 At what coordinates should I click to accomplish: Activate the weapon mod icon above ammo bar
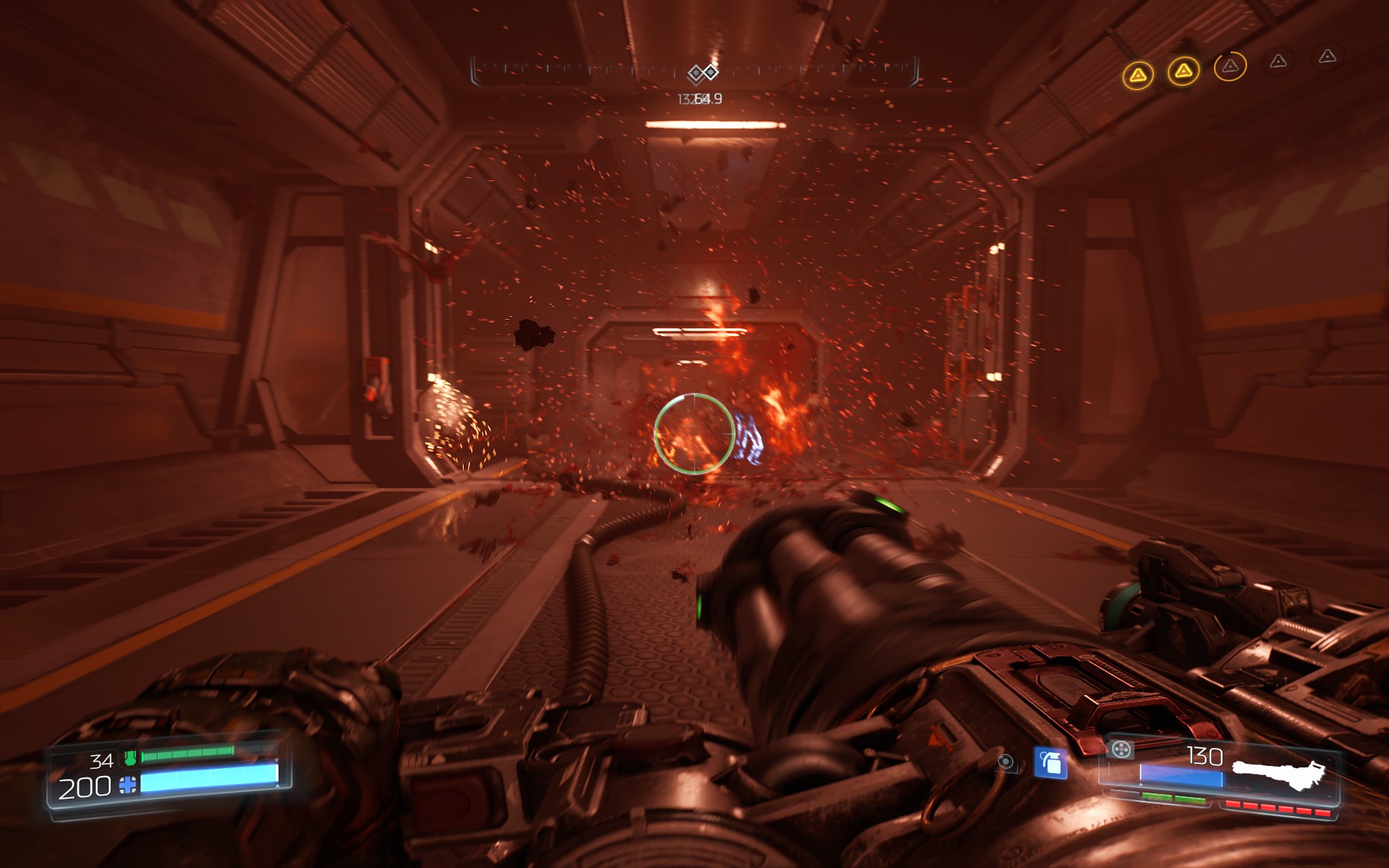point(1121,749)
